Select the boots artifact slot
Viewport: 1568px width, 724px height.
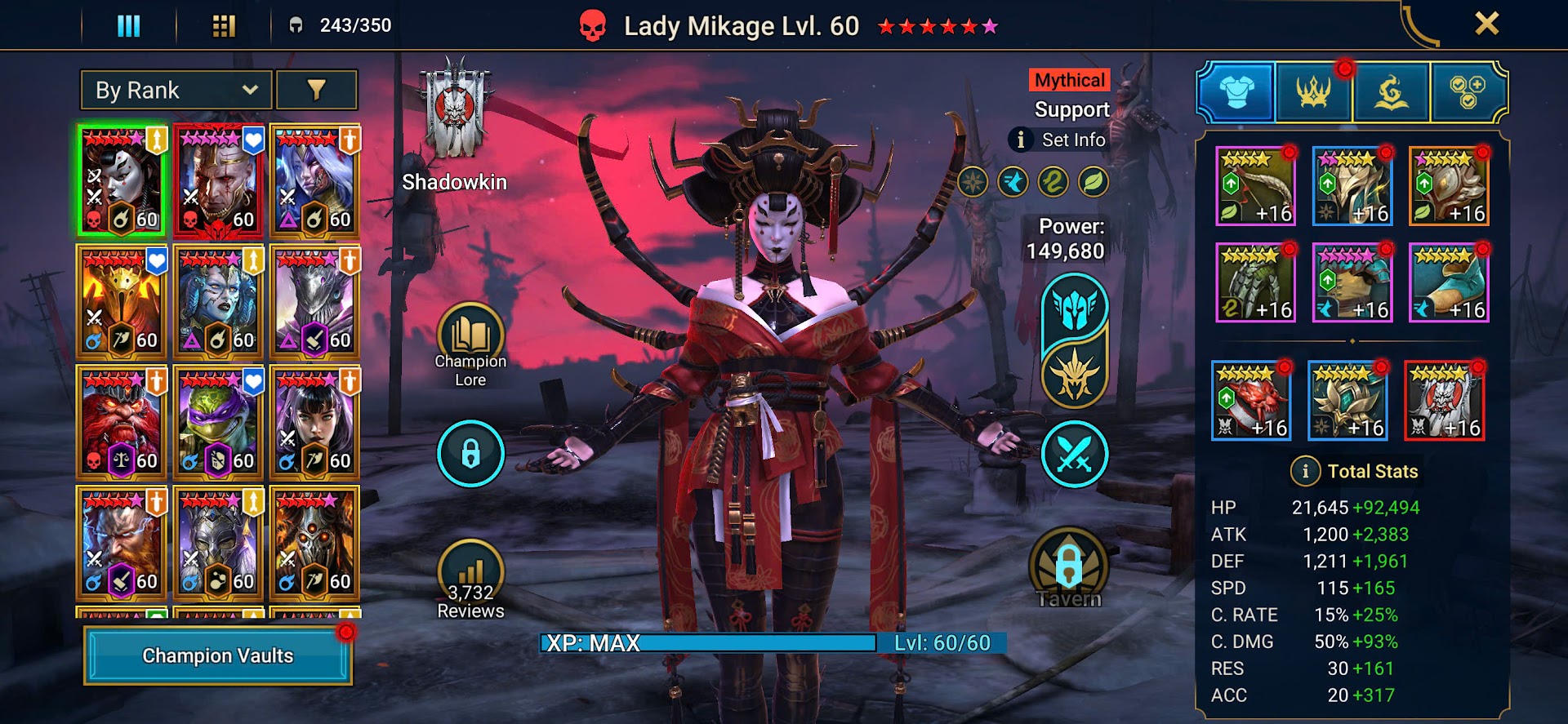1449,283
